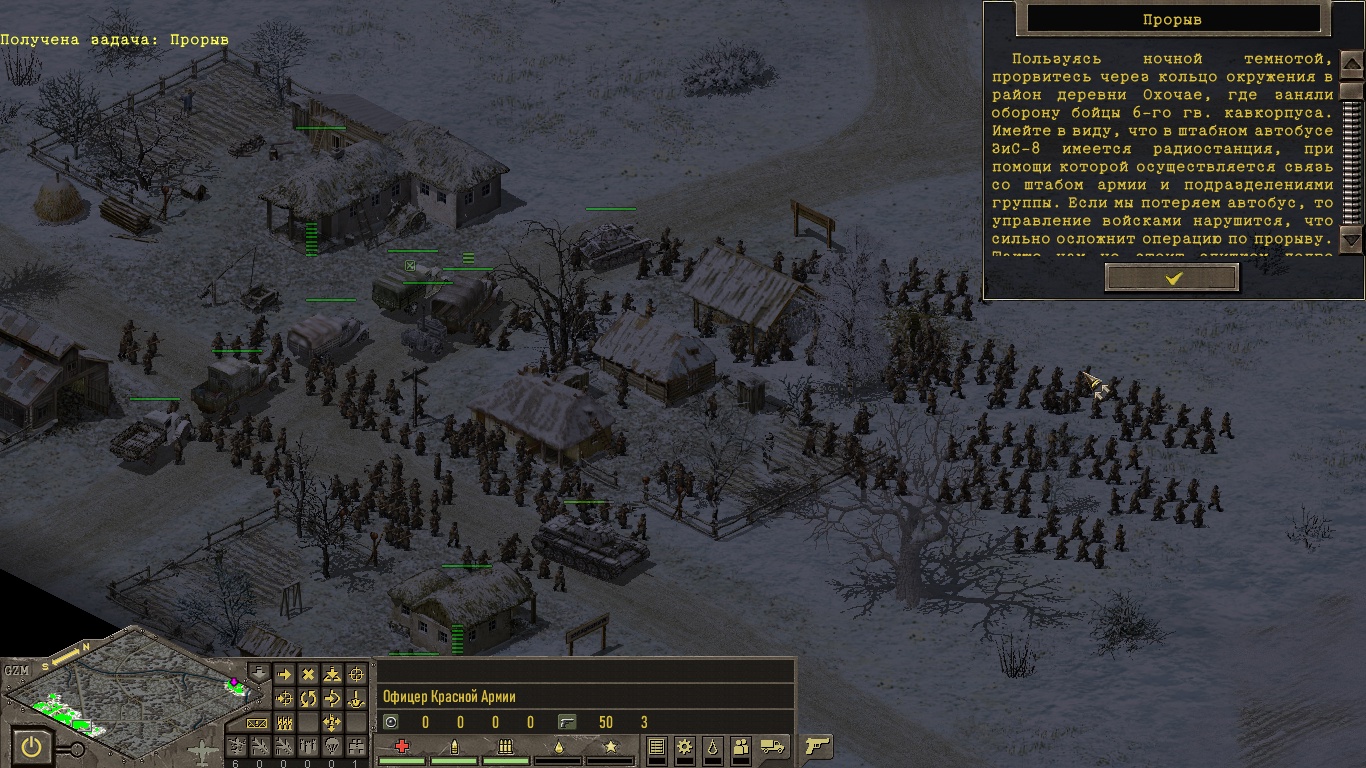Activate the circular rotate arrows command

point(308,699)
